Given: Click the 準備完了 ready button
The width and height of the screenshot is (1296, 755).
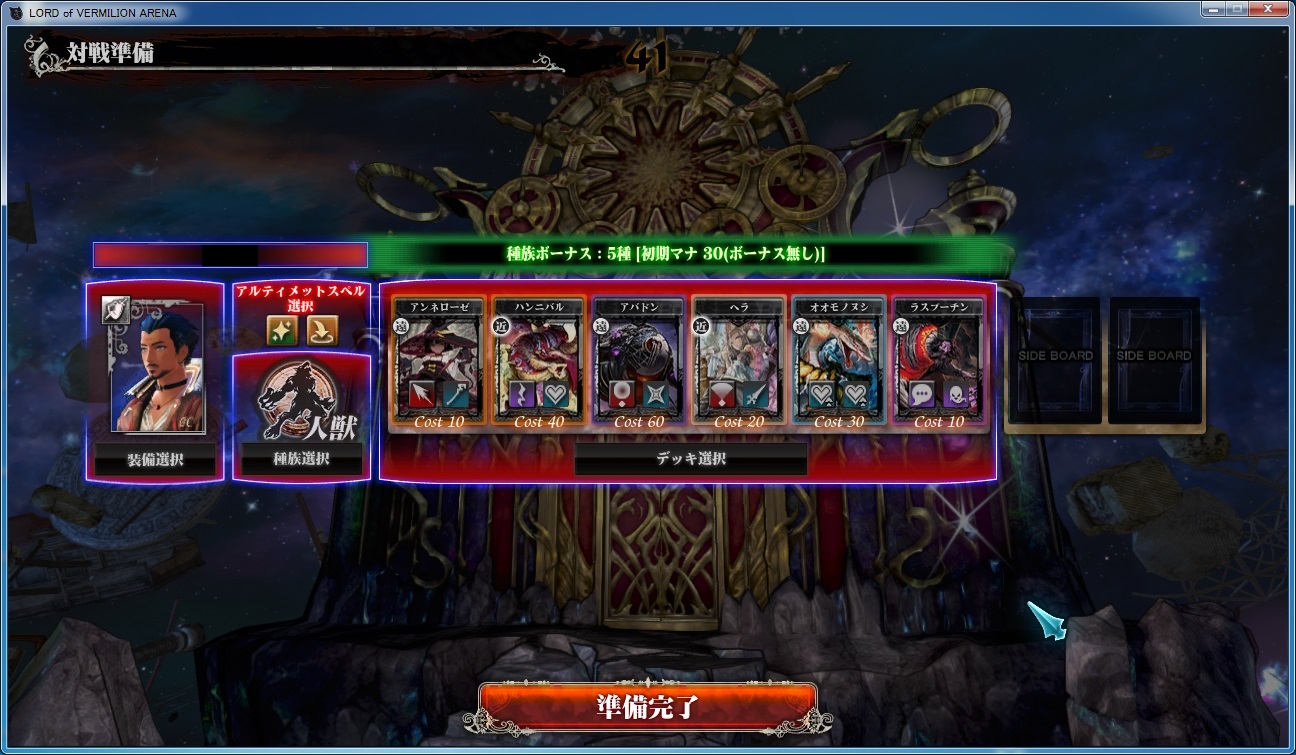Looking at the screenshot, I should 647,706.
